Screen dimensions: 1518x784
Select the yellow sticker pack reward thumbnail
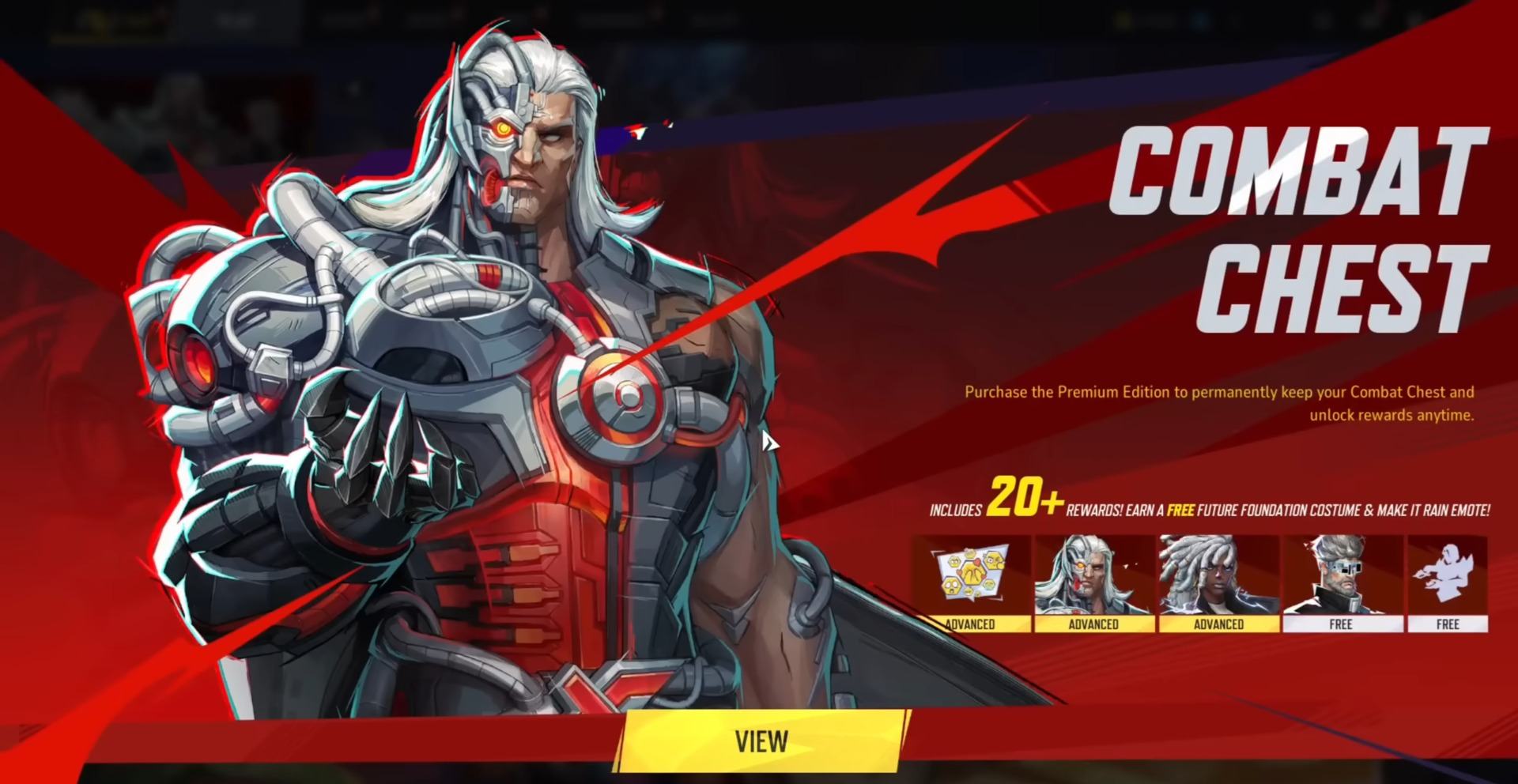pos(972,582)
